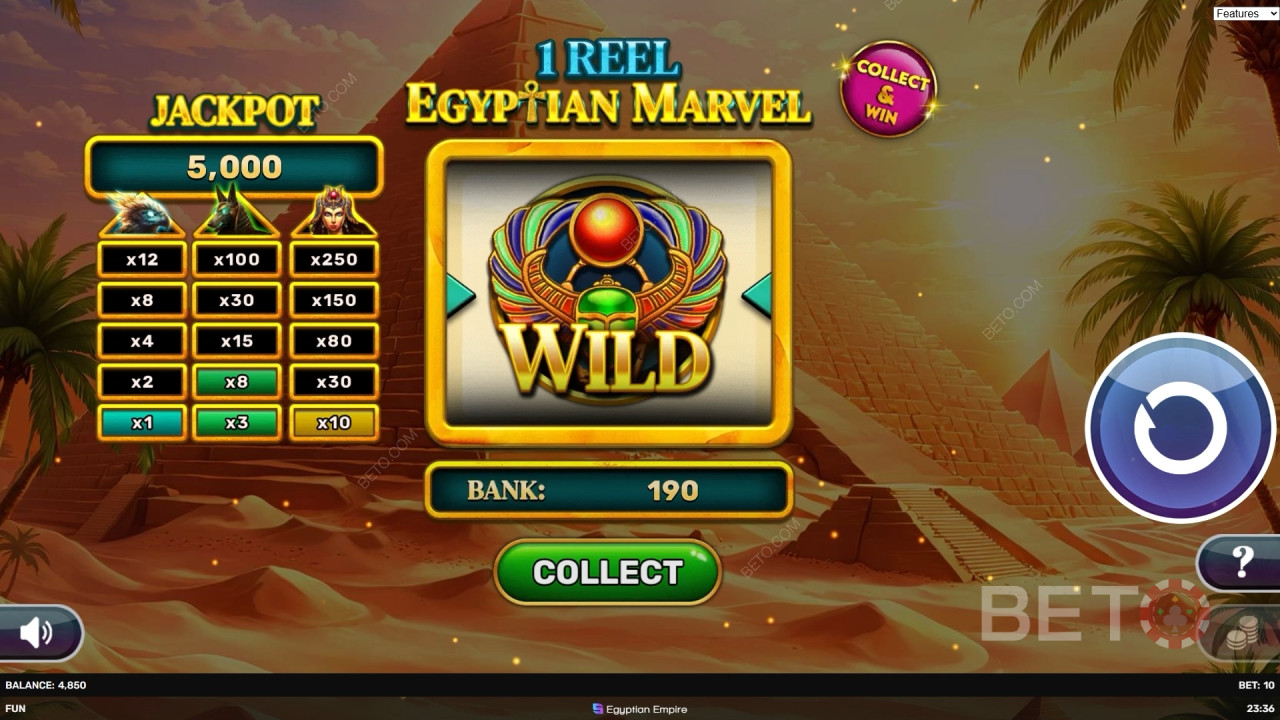This screenshot has width=1280, height=720.
Task: Open the Features dropdown
Action: point(1244,13)
